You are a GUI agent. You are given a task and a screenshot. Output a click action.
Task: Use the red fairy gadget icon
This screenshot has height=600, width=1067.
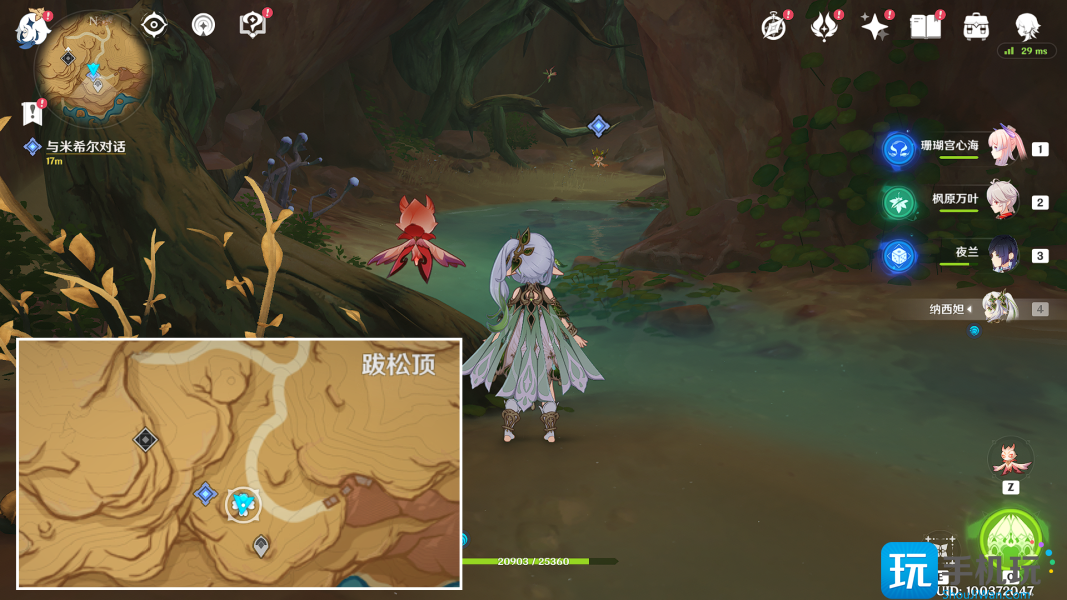pyautogui.click(x=1010, y=457)
